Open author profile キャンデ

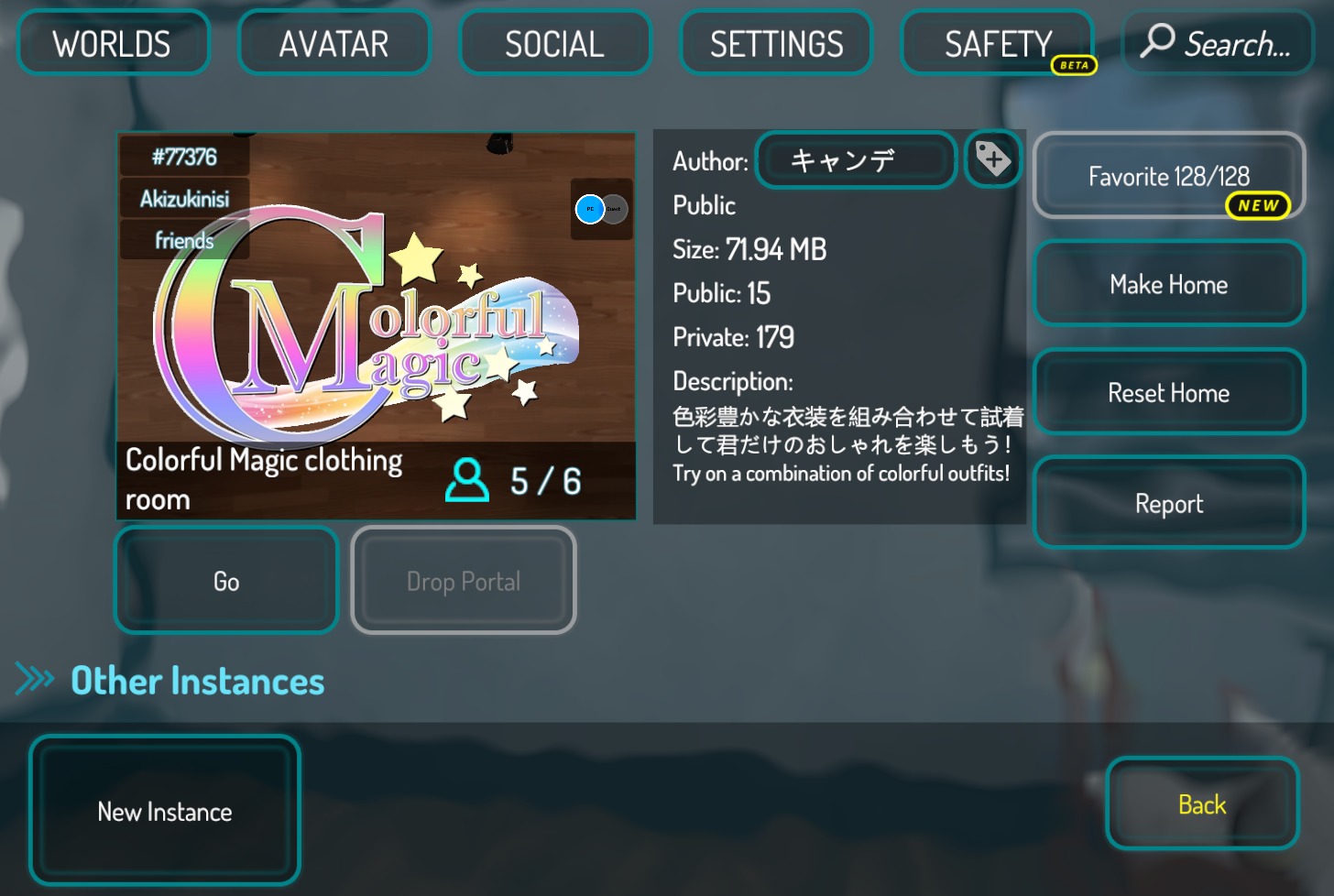pos(855,159)
